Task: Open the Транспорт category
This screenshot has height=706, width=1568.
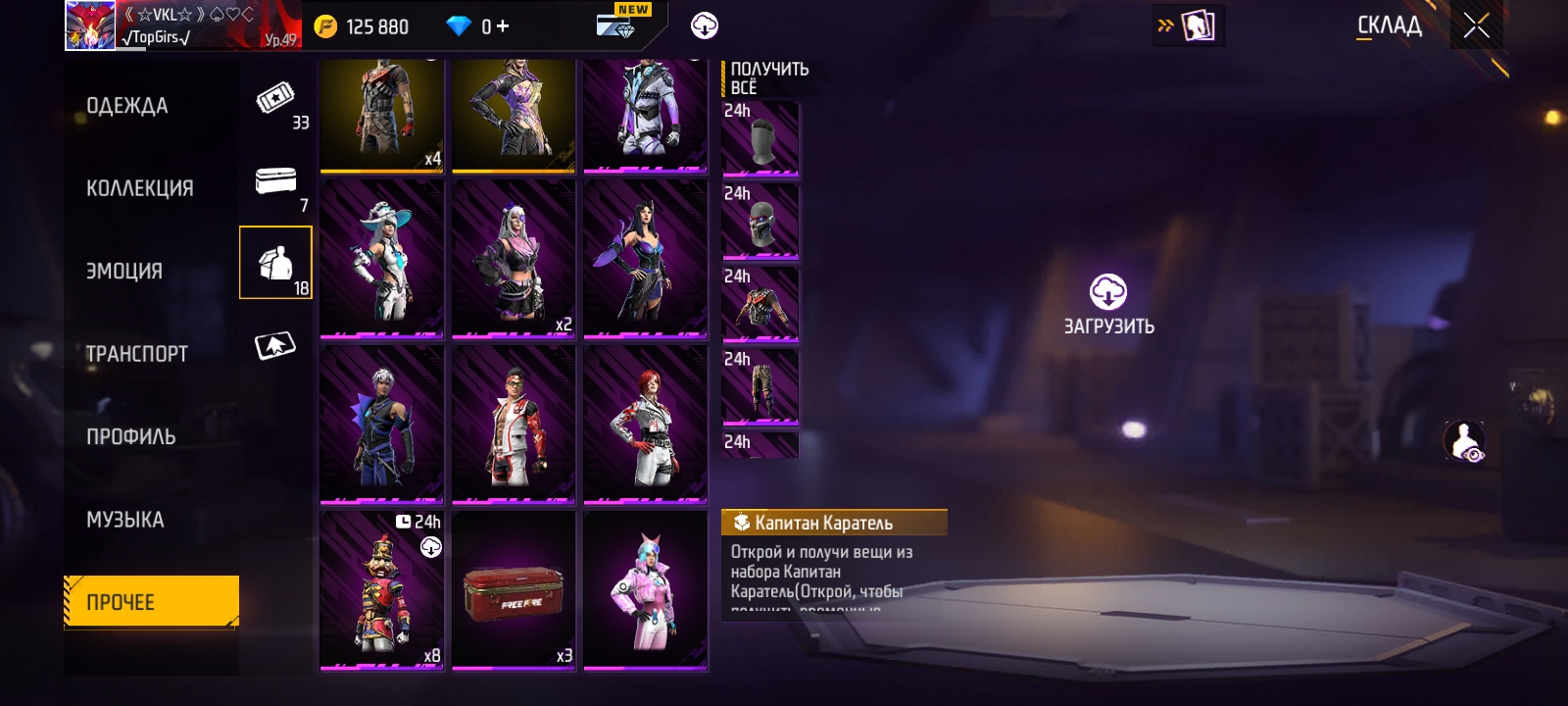Action: pyautogui.click(x=136, y=354)
